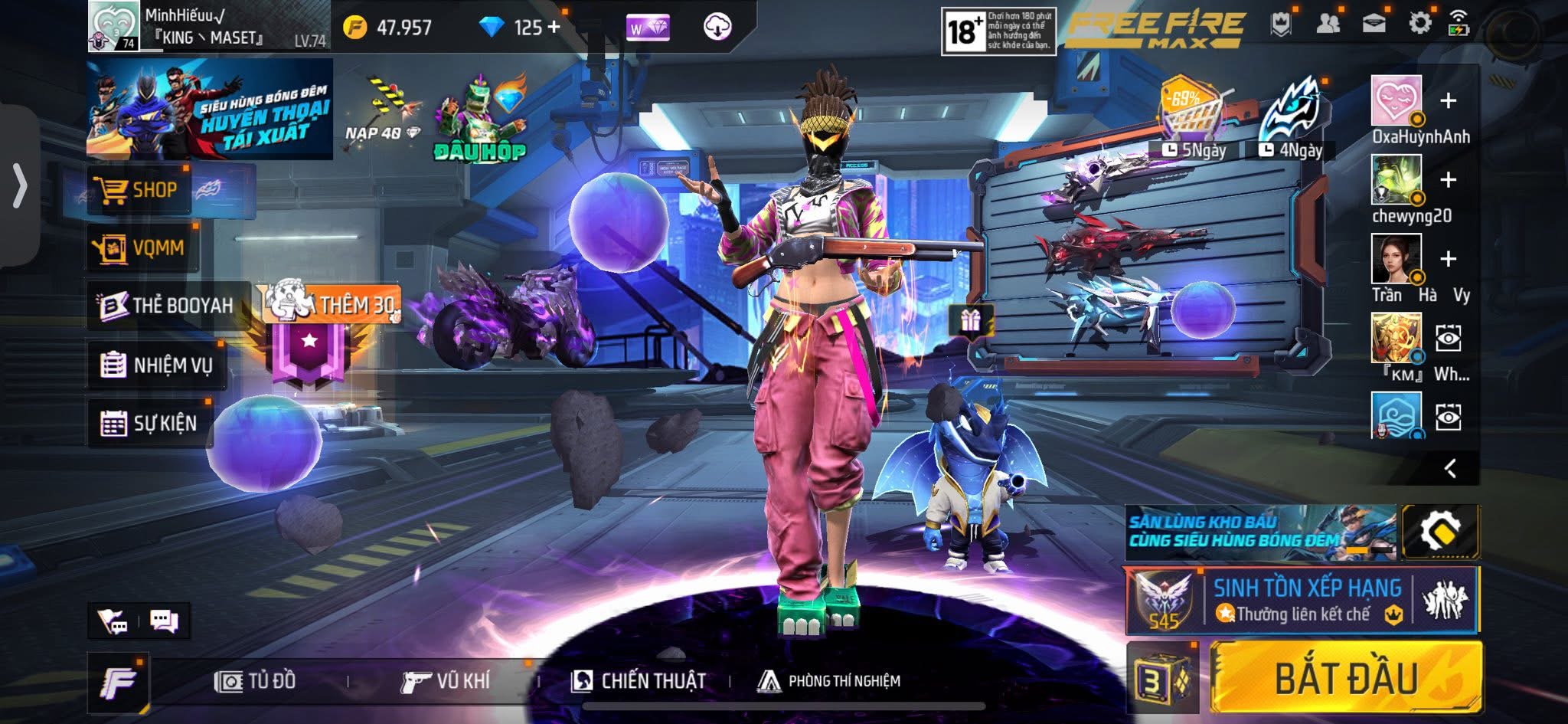Start the match with BẮT ĐẦU
Viewport: 1568px width, 724px height.
click(1345, 678)
